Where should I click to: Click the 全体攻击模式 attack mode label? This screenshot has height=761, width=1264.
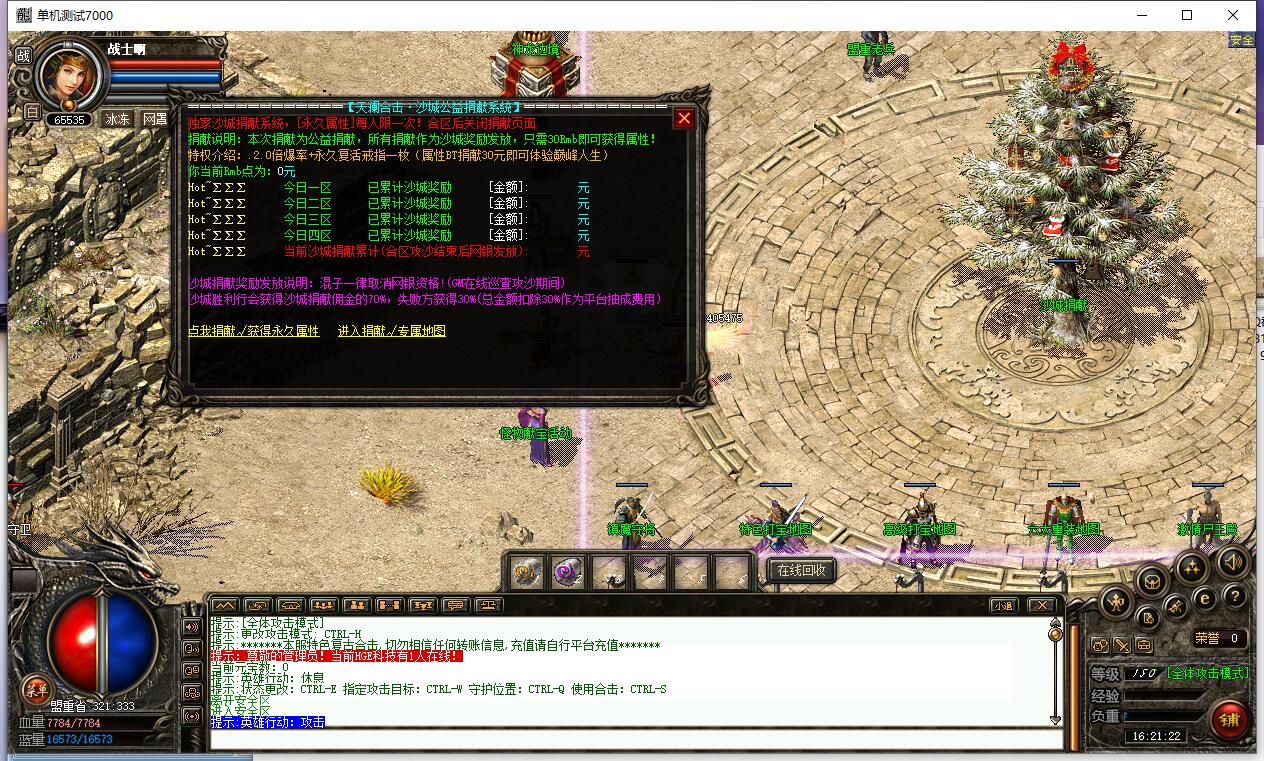1207,673
